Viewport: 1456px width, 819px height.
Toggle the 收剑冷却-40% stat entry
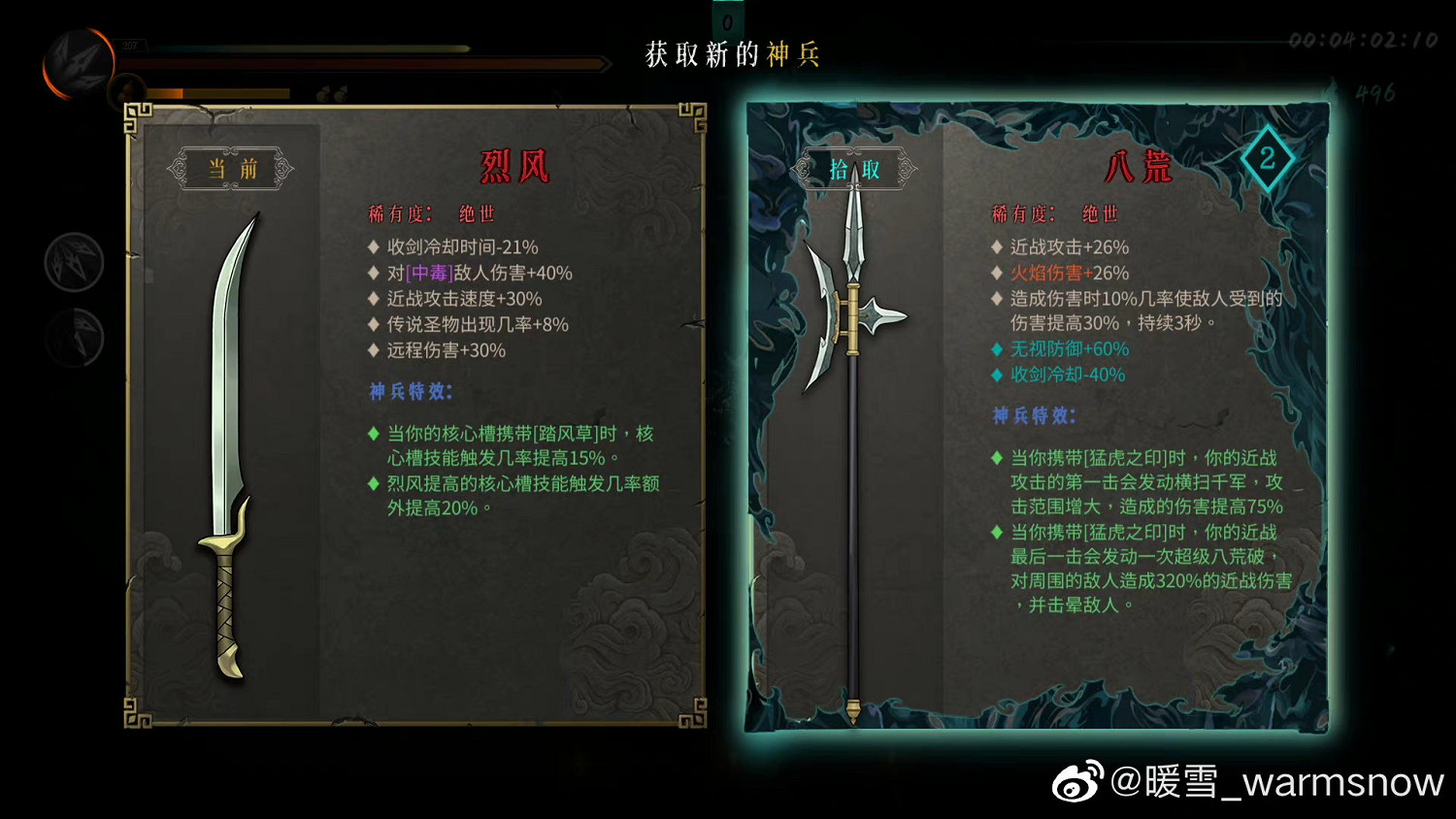click(1066, 375)
